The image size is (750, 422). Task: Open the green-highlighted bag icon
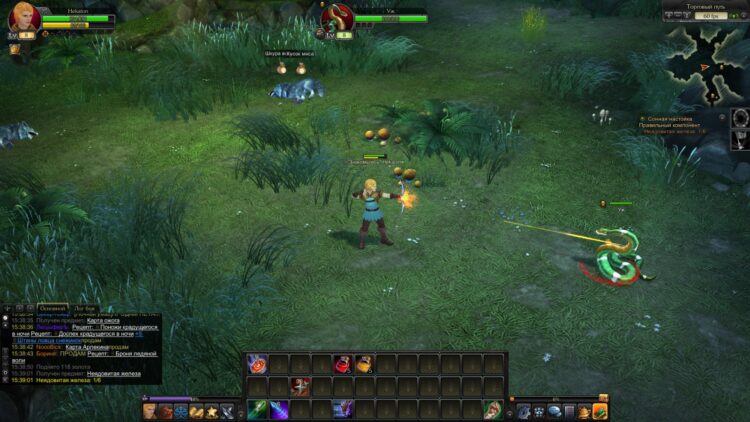coord(600,410)
